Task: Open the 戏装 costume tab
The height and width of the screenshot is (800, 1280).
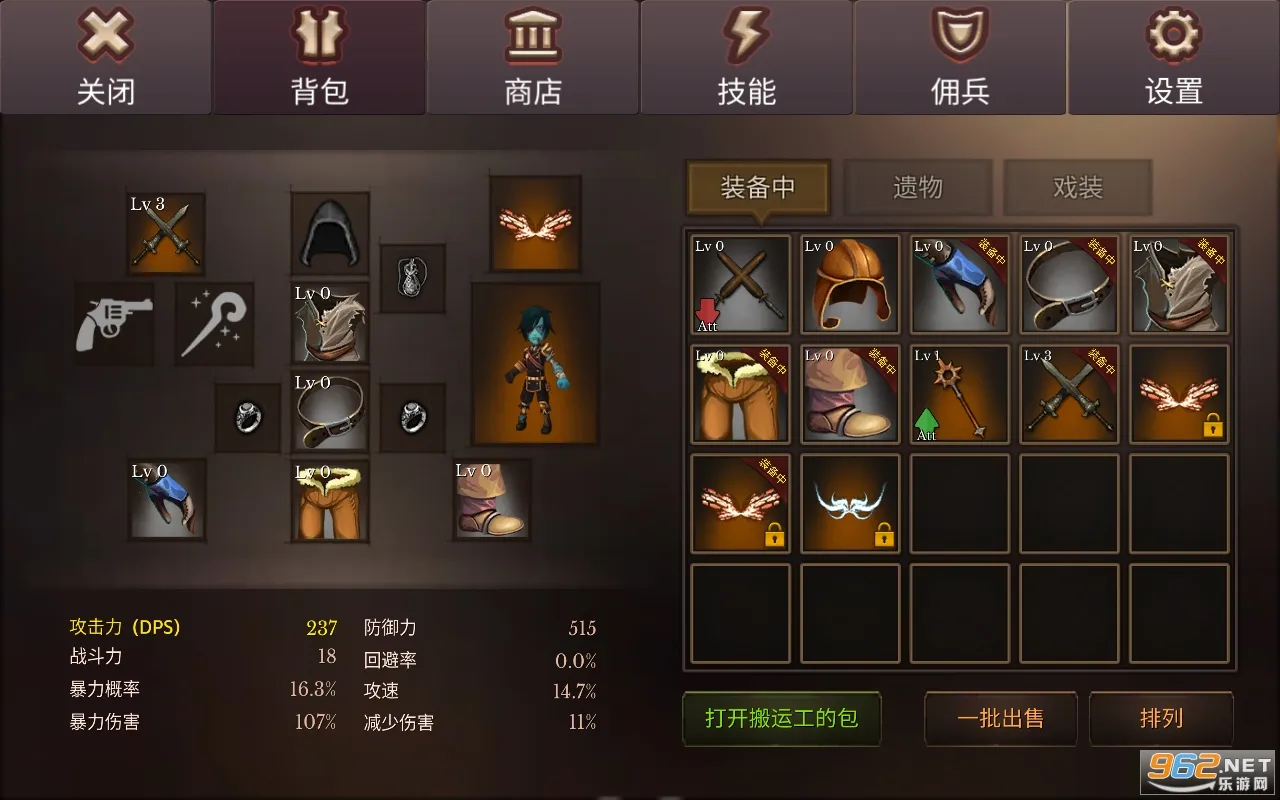Action: 1077,187
